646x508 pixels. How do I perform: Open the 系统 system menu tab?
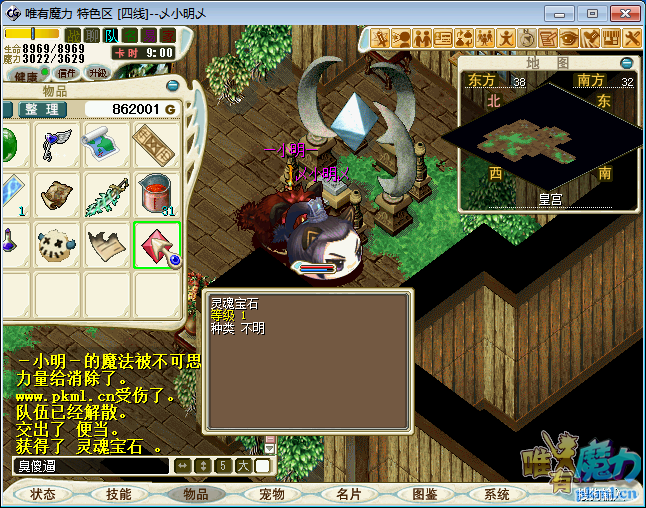(x=497, y=494)
